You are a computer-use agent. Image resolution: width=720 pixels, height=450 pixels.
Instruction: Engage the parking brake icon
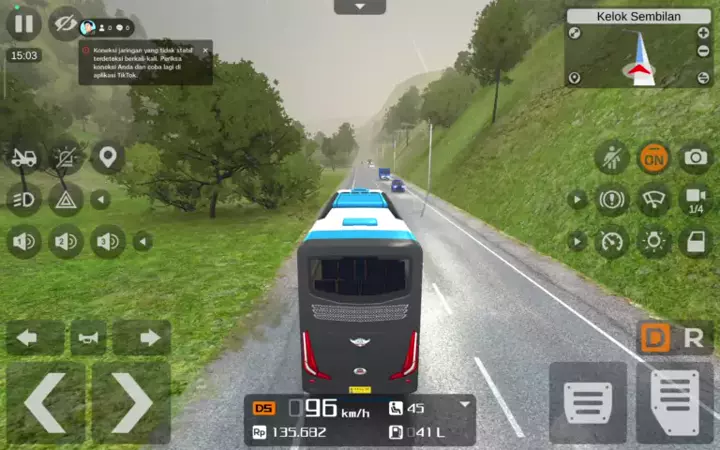[x=612, y=199]
